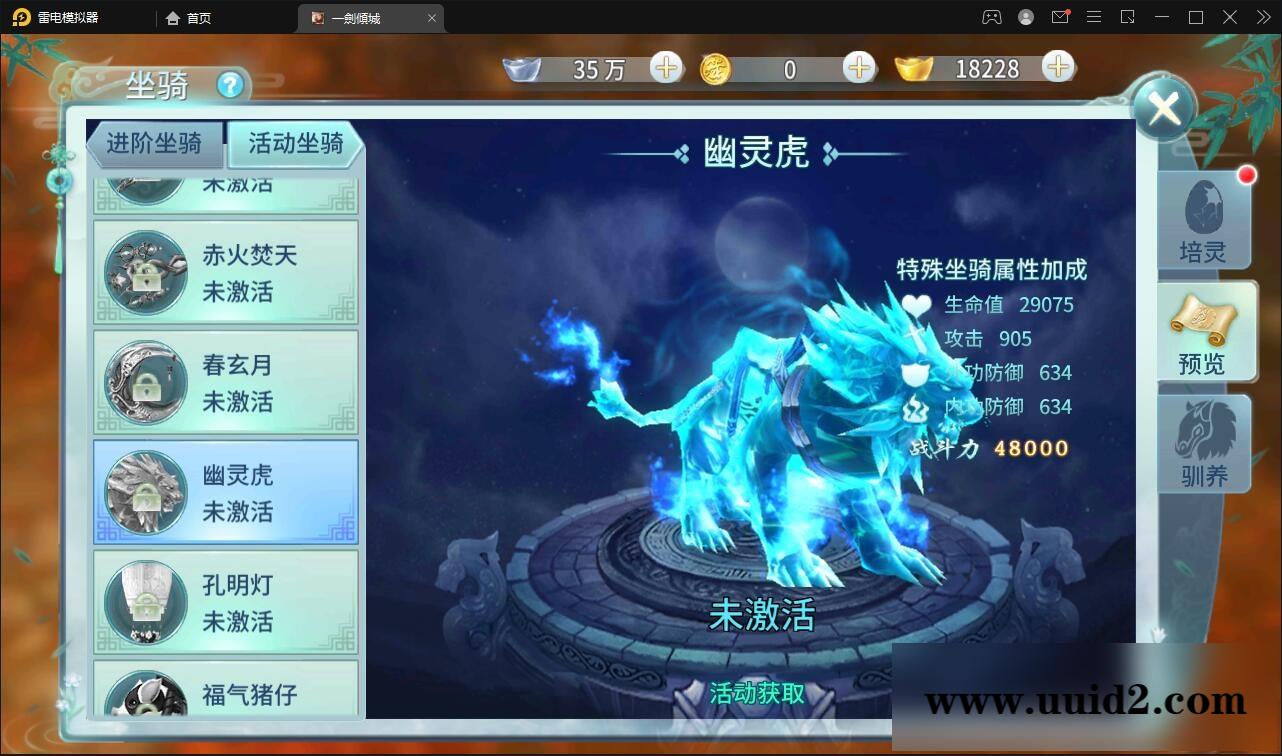Click the user avatar icon in title bar
This screenshot has height=756, width=1282.
pos(1025,17)
